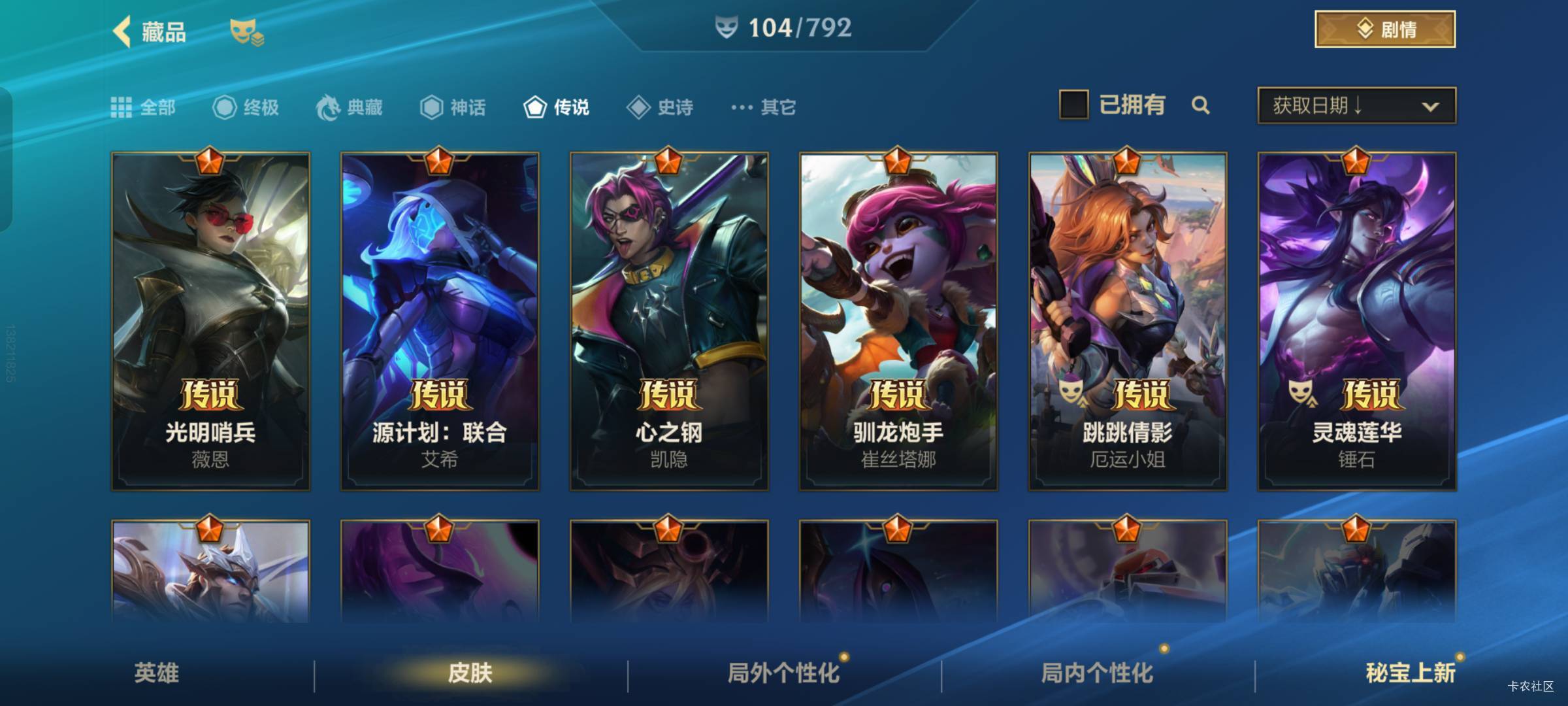Image resolution: width=1568 pixels, height=706 pixels.
Task: Switch to the 英雄 bottom tab
Action: [x=156, y=673]
